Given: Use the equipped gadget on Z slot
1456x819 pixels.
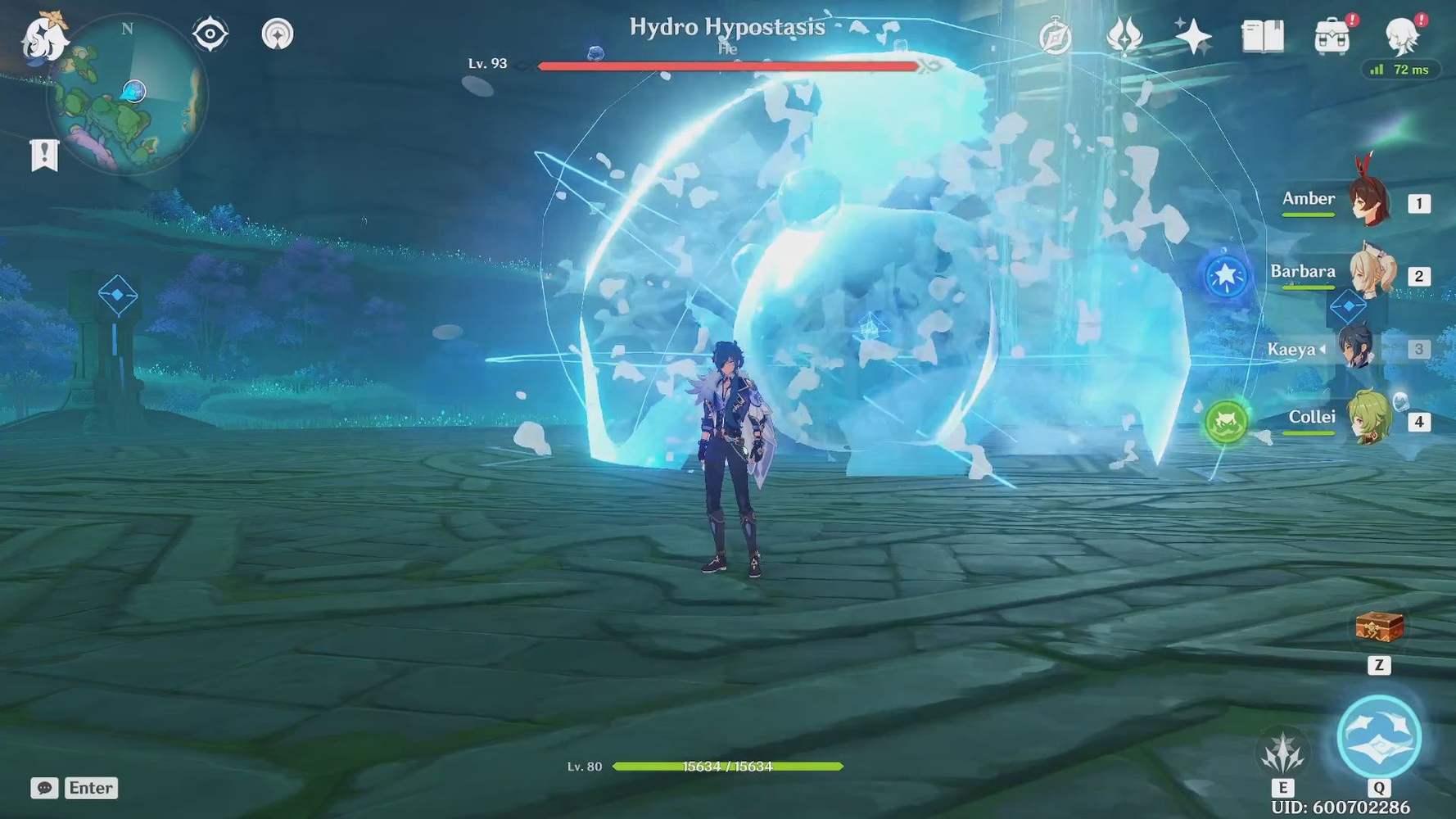Looking at the screenshot, I should click(1380, 625).
